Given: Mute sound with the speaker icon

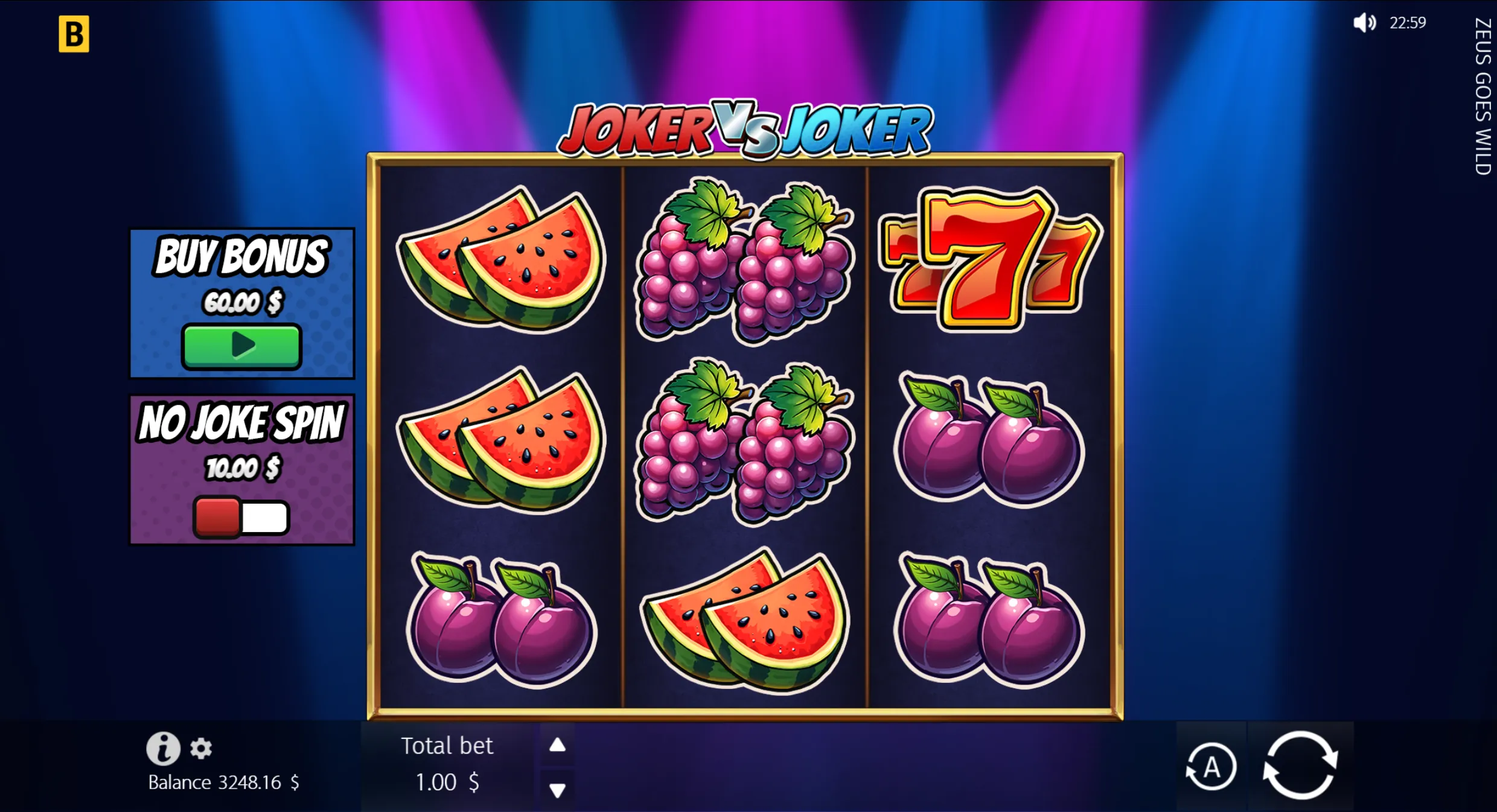Looking at the screenshot, I should coord(1364,23).
